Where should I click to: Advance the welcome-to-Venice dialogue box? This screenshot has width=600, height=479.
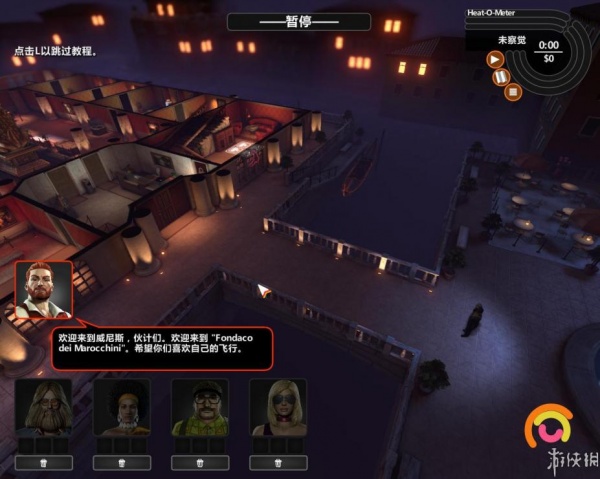click(161, 349)
